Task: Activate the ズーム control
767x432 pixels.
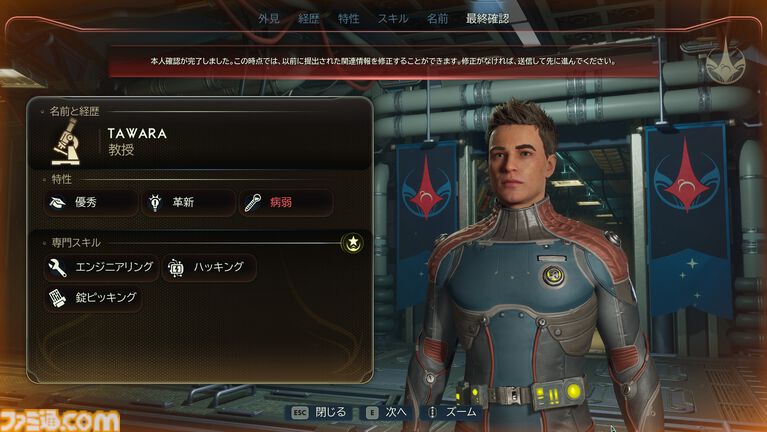Action: click(454, 412)
